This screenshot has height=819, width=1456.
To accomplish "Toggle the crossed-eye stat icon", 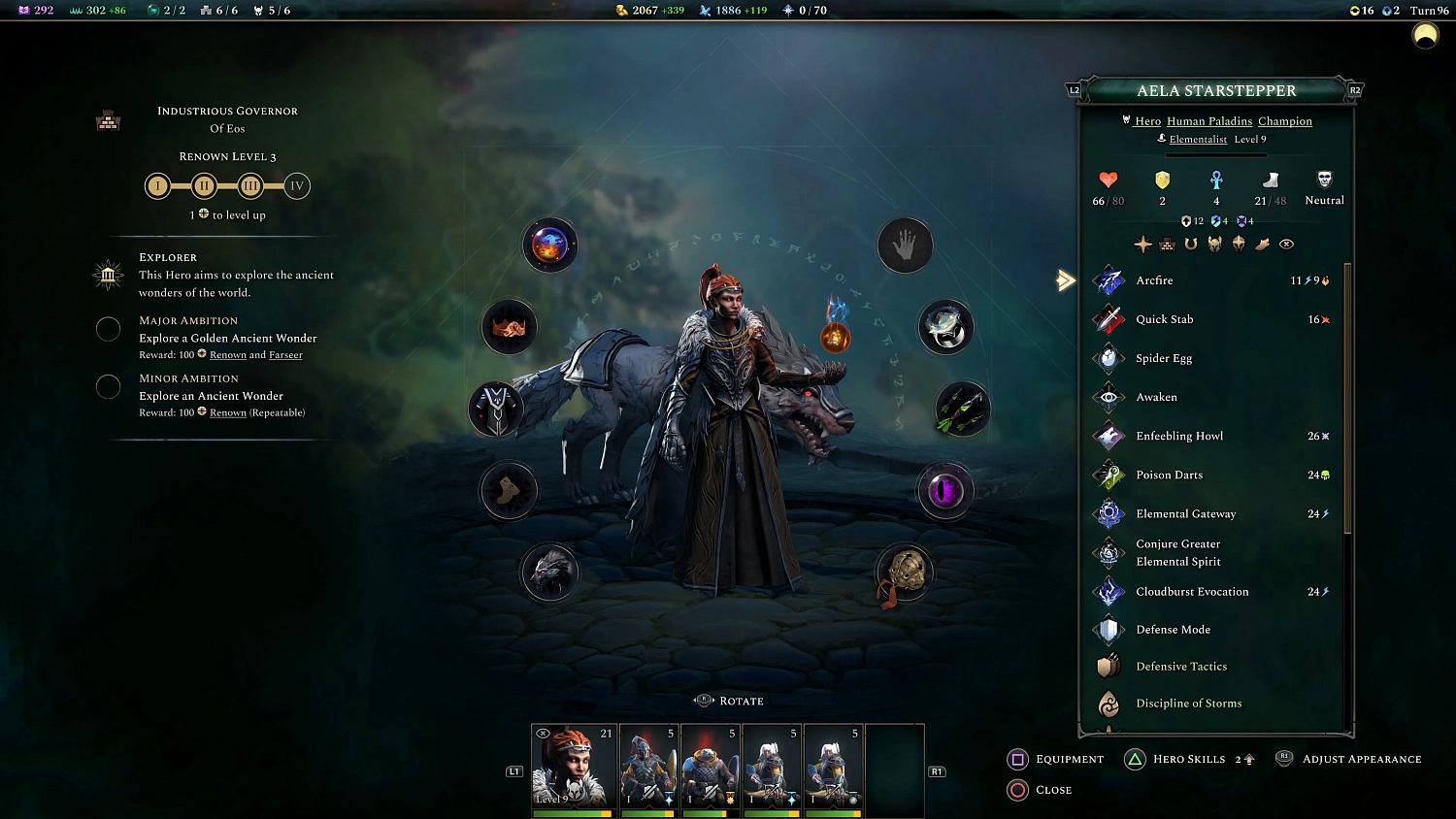I will (x=1287, y=244).
